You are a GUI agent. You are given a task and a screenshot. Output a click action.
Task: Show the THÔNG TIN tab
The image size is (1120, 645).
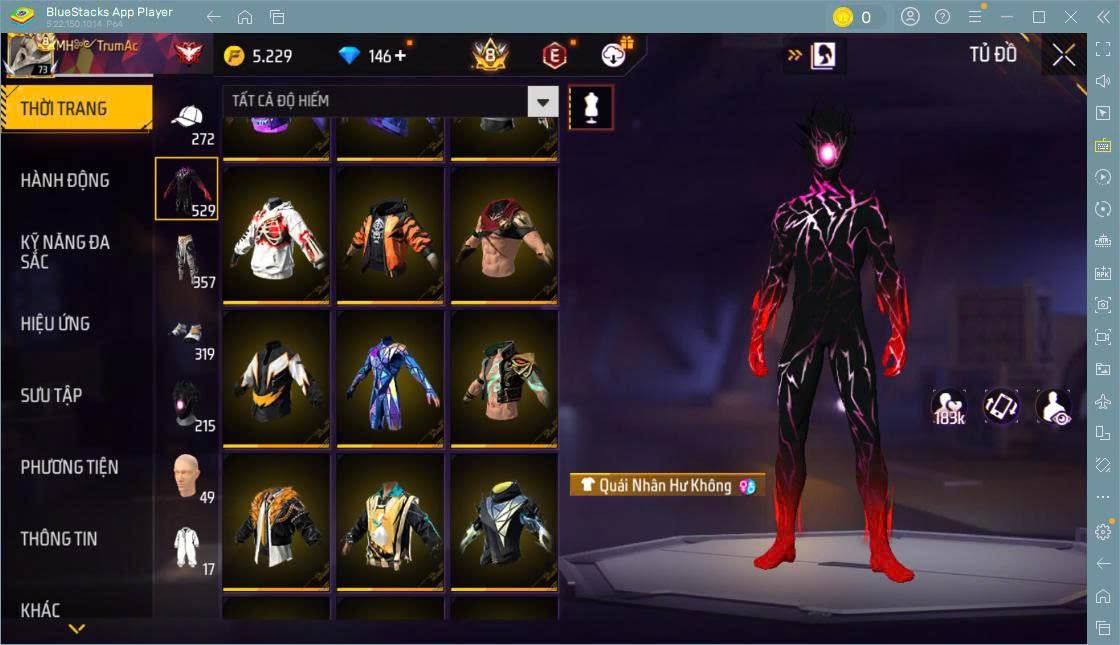(x=60, y=539)
